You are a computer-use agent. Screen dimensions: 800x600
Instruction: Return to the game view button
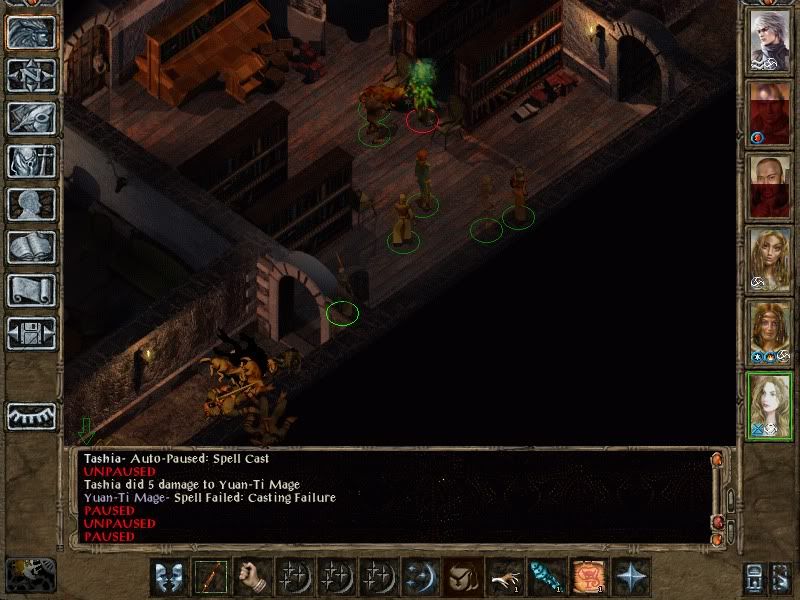click(x=32, y=32)
